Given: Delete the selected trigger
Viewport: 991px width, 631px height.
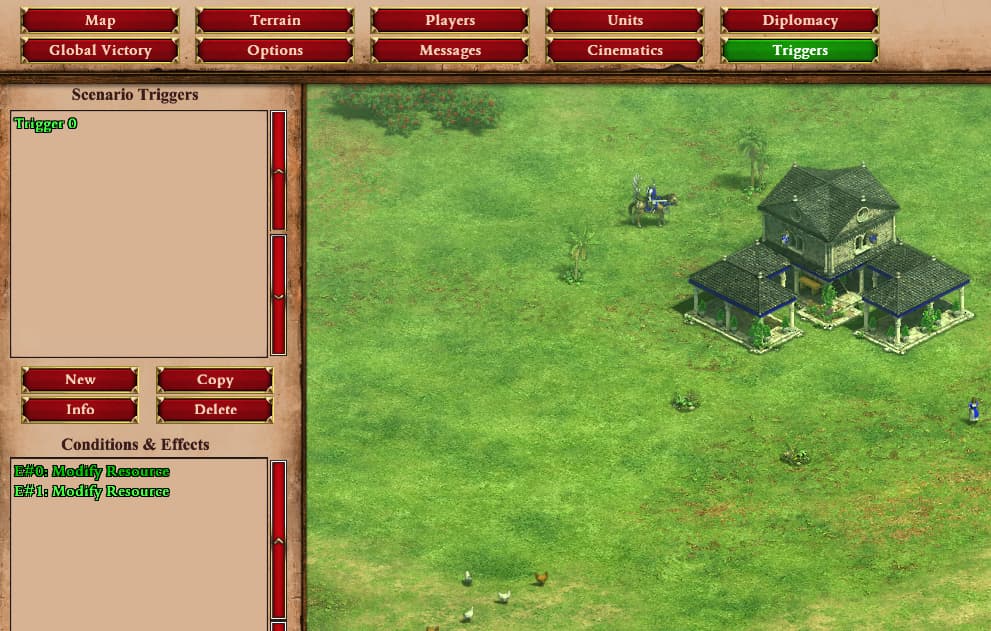Looking at the screenshot, I should click(x=215, y=410).
